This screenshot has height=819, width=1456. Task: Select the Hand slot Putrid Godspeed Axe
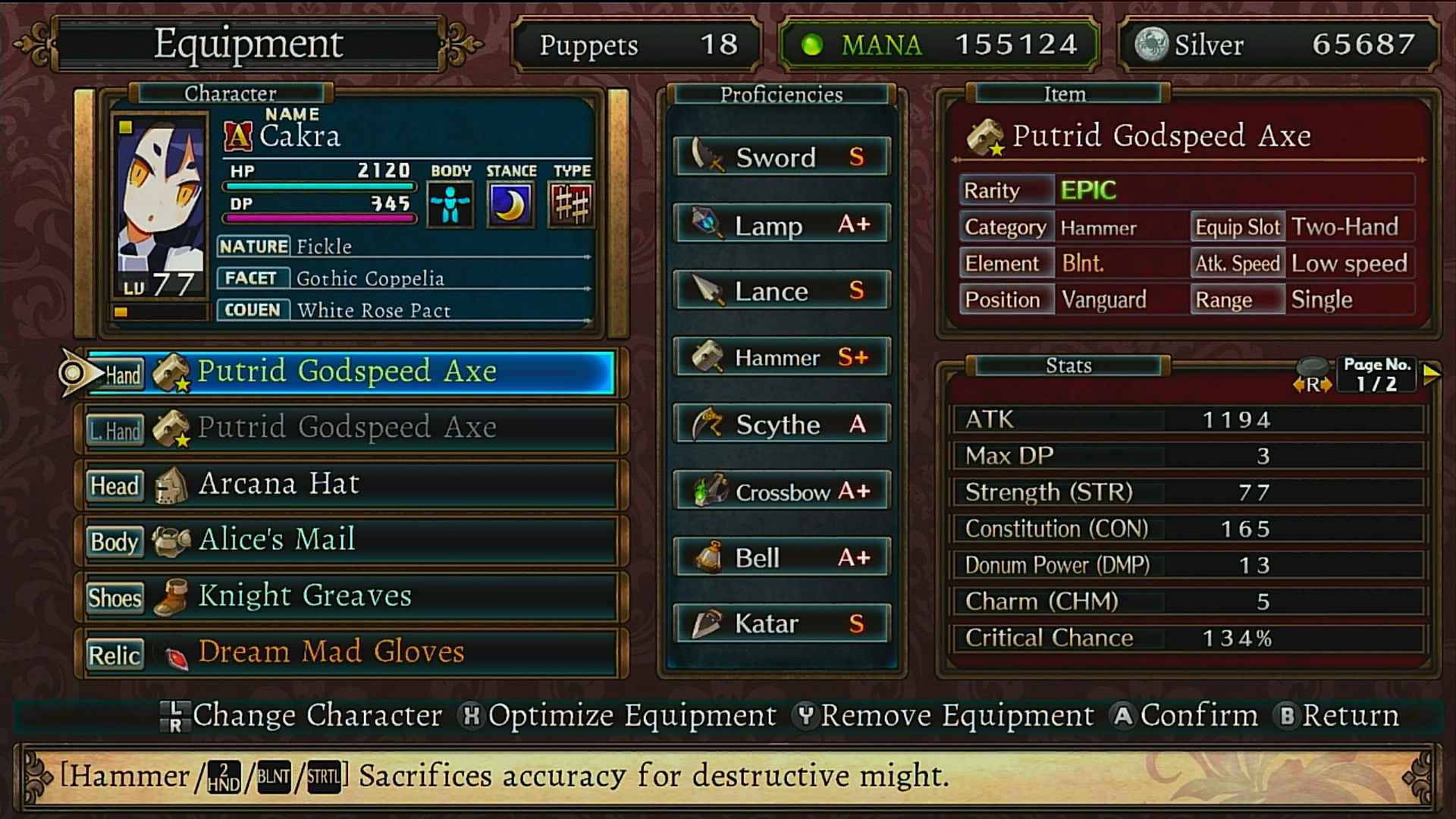pyautogui.click(x=350, y=372)
